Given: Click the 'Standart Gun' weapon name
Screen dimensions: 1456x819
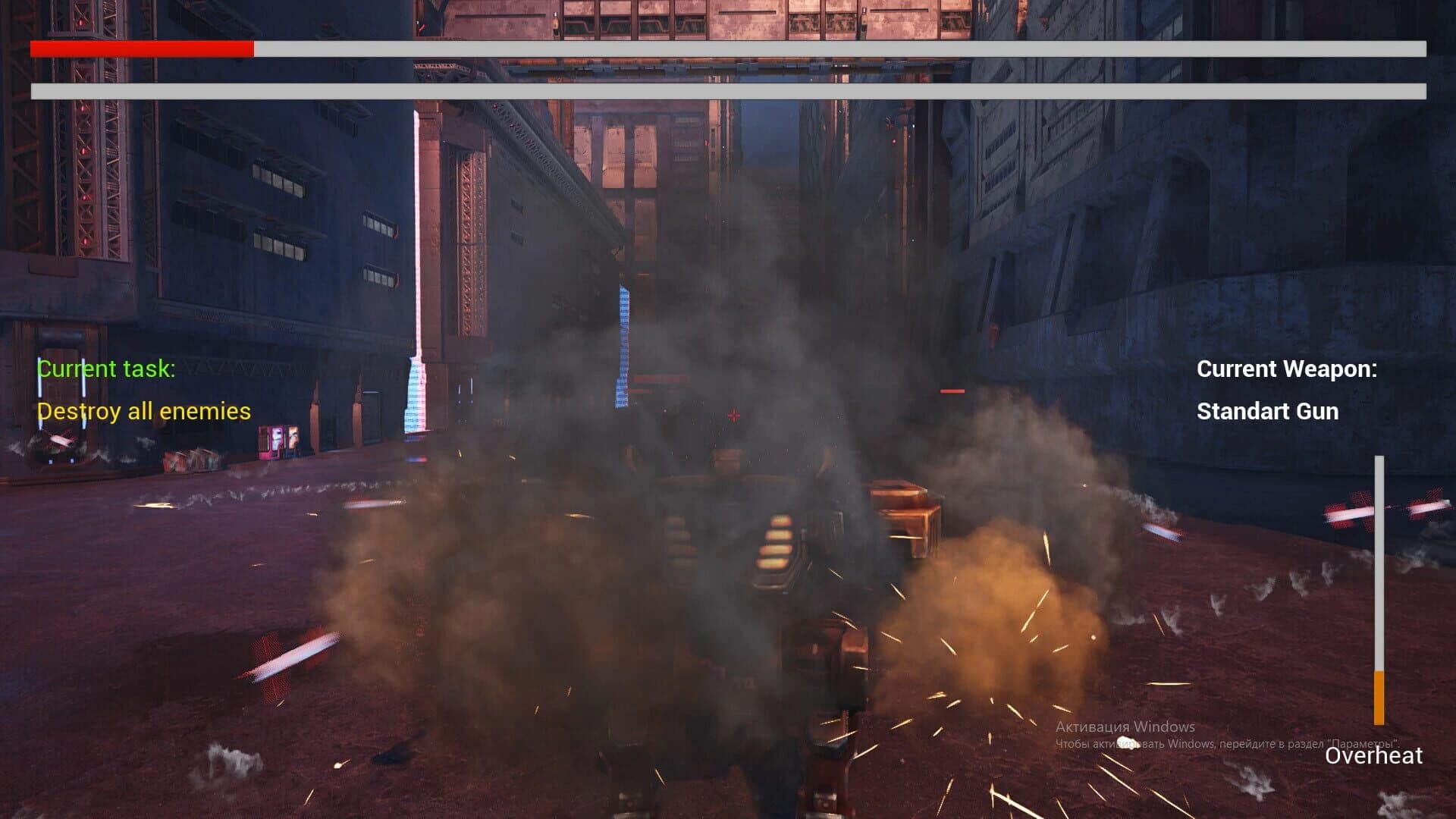Looking at the screenshot, I should (x=1267, y=412).
